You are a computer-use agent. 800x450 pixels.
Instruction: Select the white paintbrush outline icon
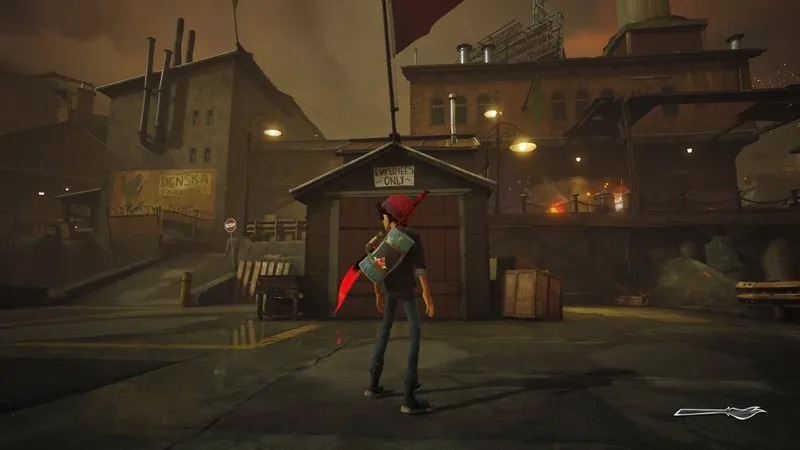(x=719, y=411)
